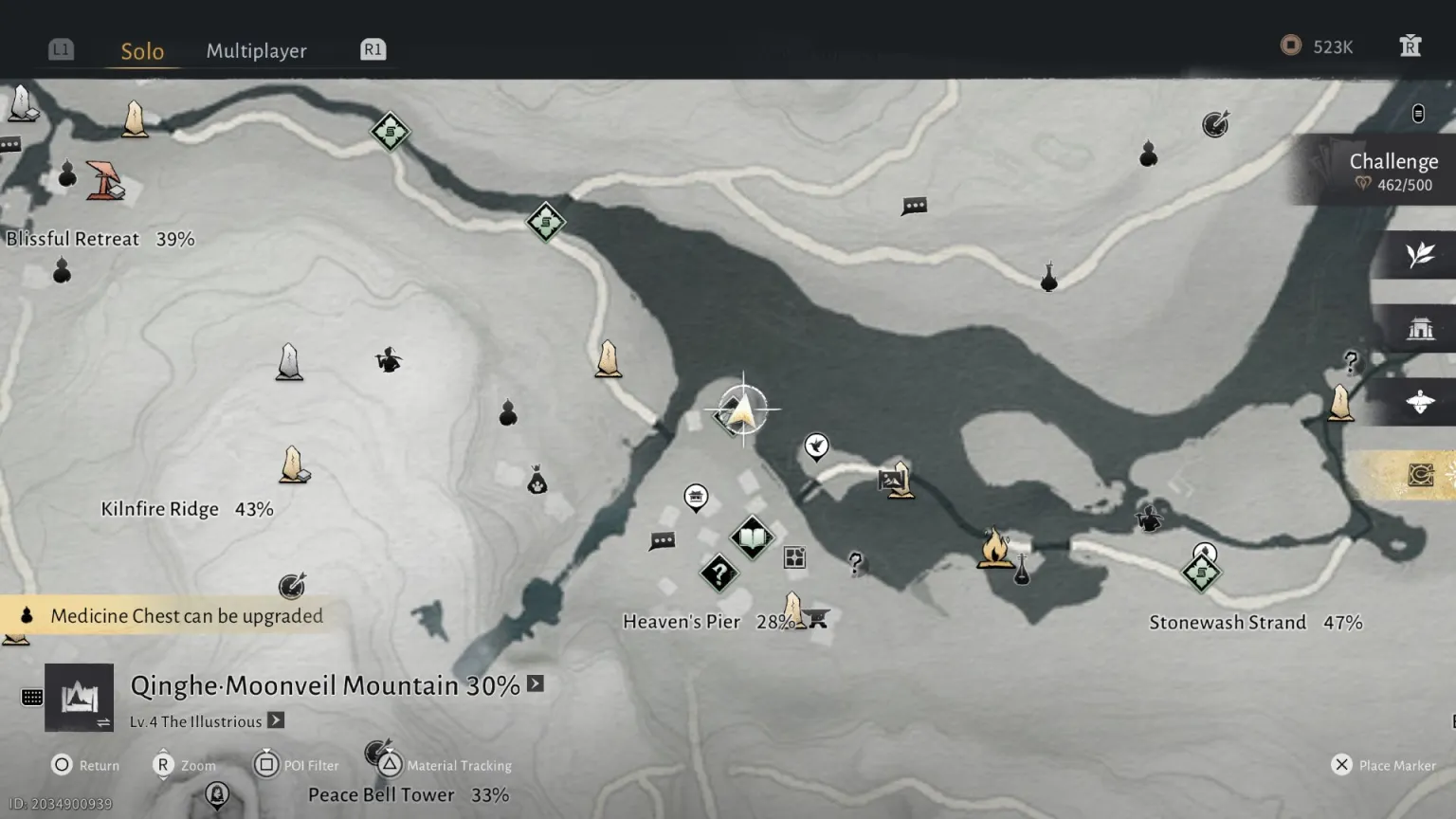Choose the Heaven's Pier area label
The image size is (1456, 819).
pyautogui.click(x=681, y=622)
